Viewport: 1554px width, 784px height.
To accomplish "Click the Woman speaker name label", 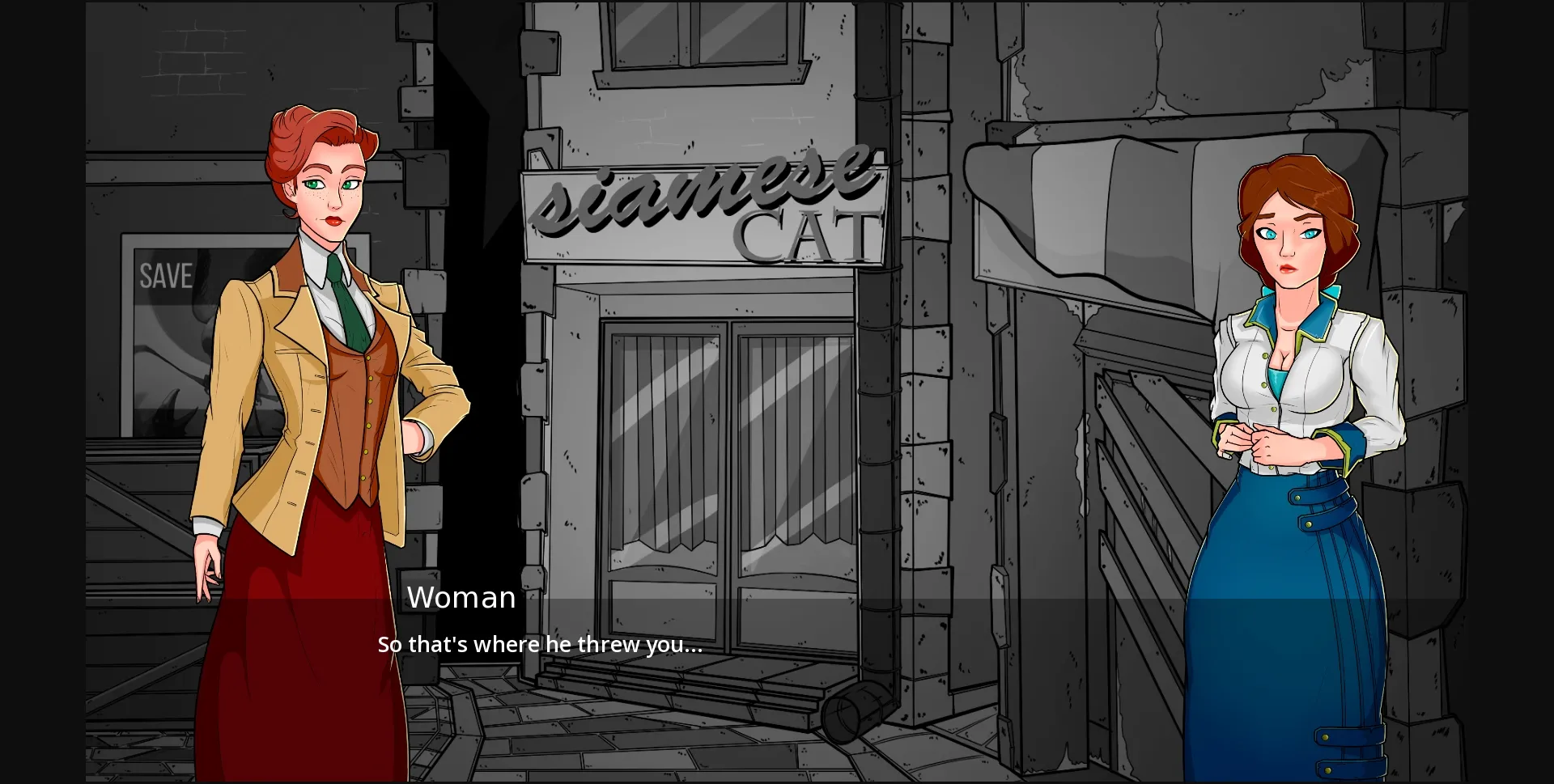I will click(462, 596).
